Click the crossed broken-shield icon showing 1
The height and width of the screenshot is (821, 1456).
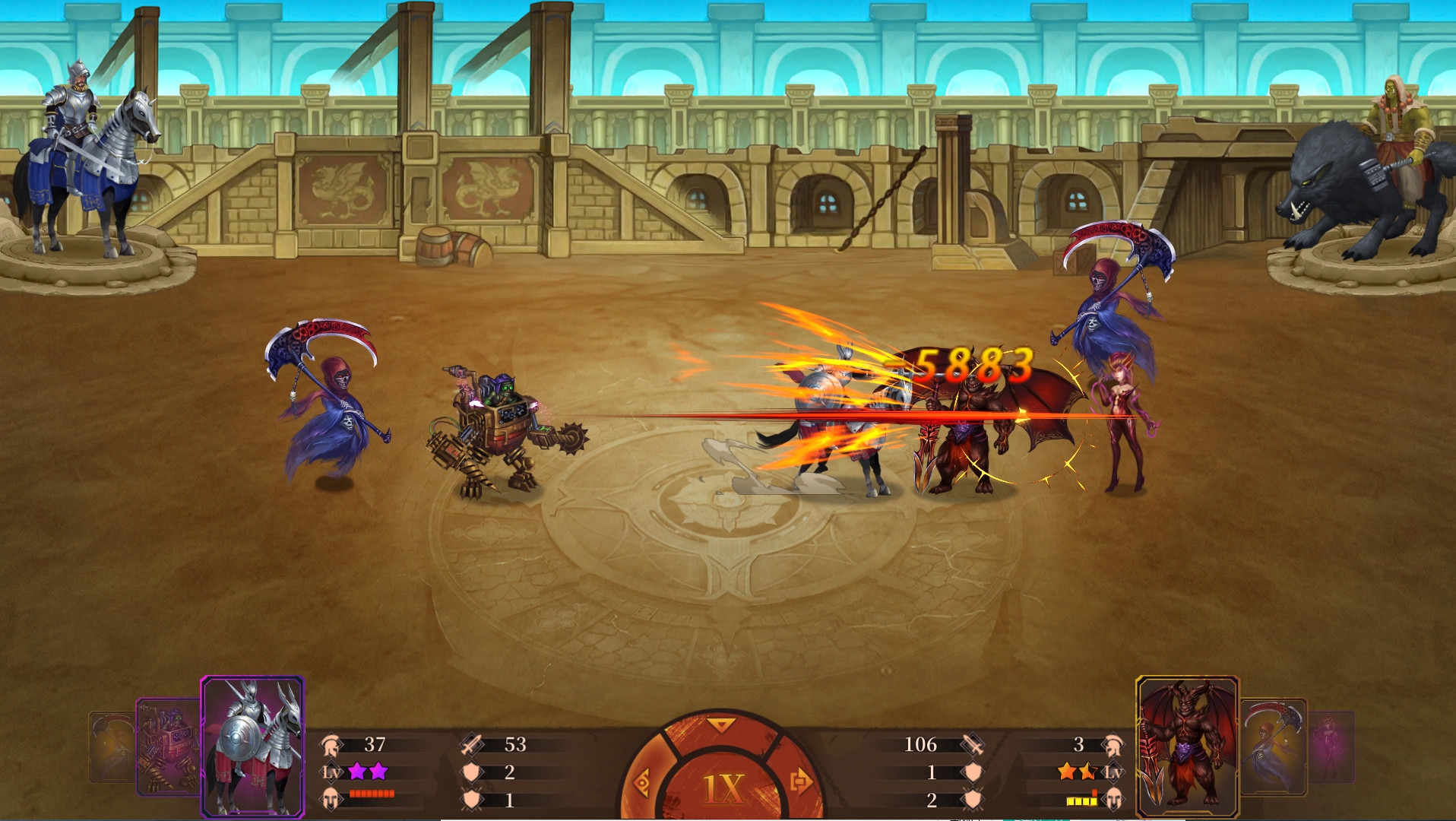[x=471, y=800]
